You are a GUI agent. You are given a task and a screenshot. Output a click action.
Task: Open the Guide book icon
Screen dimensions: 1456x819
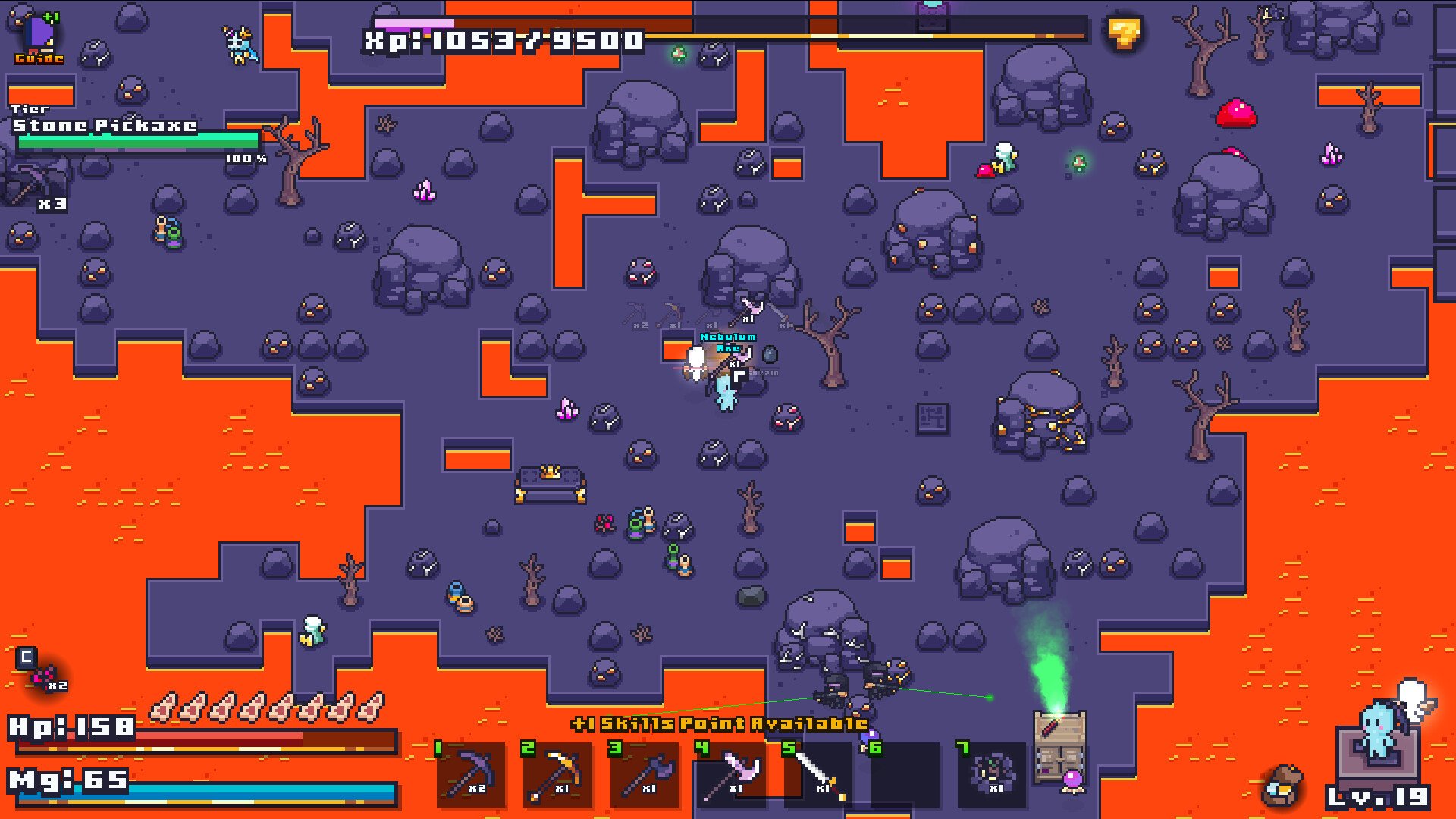click(x=38, y=38)
